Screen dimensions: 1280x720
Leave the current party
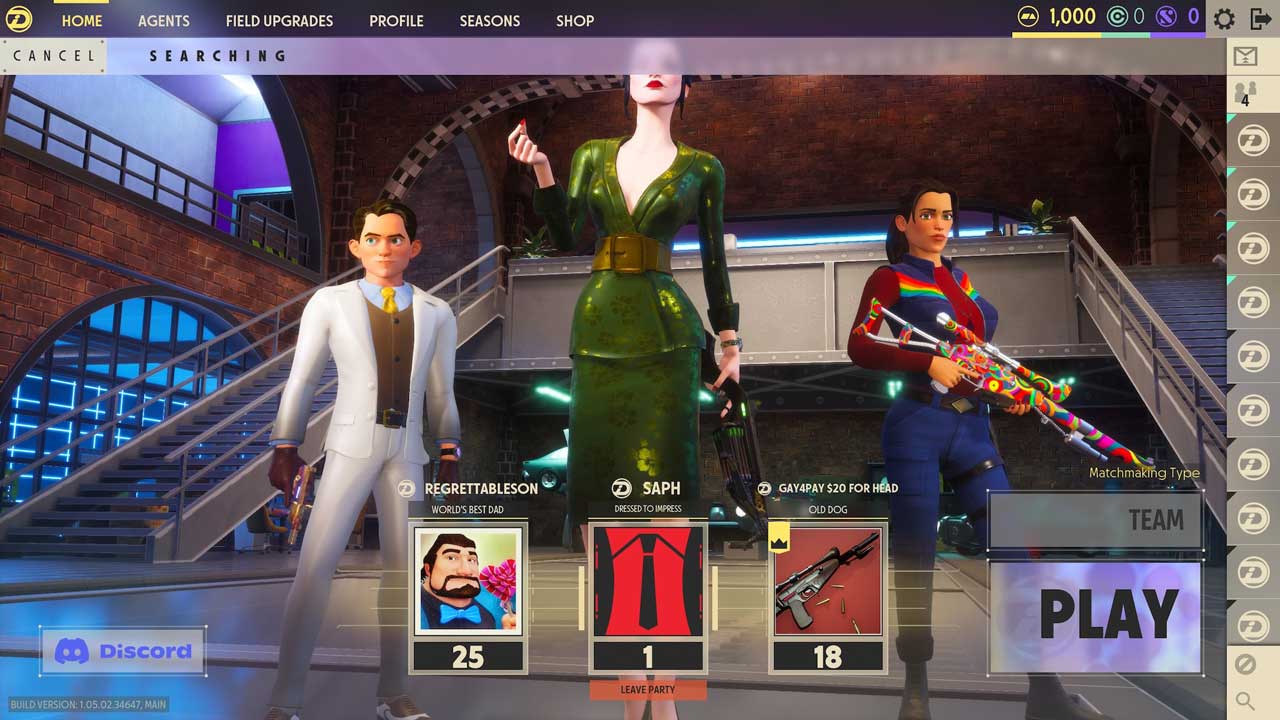pos(647,690)
